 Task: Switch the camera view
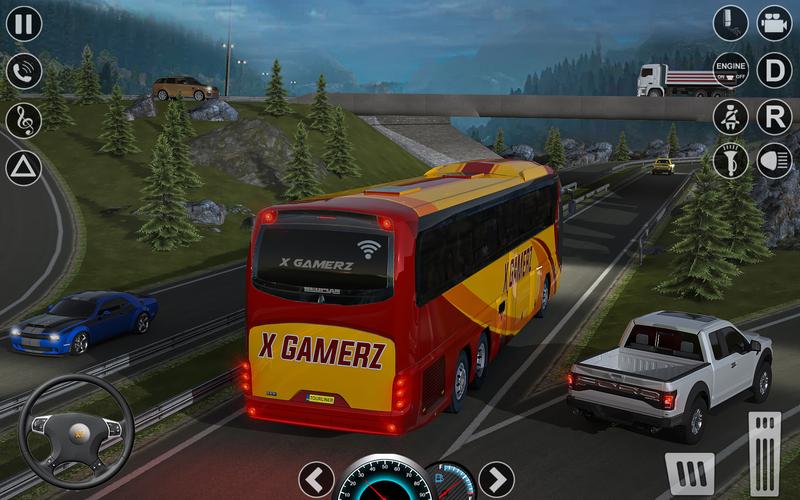(774, 23)
